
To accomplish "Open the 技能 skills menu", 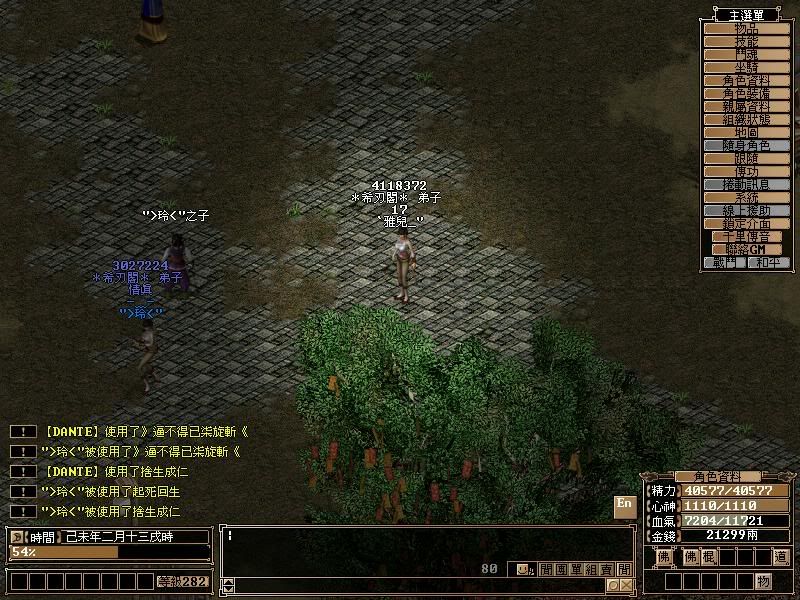I will tap(746, 41).
